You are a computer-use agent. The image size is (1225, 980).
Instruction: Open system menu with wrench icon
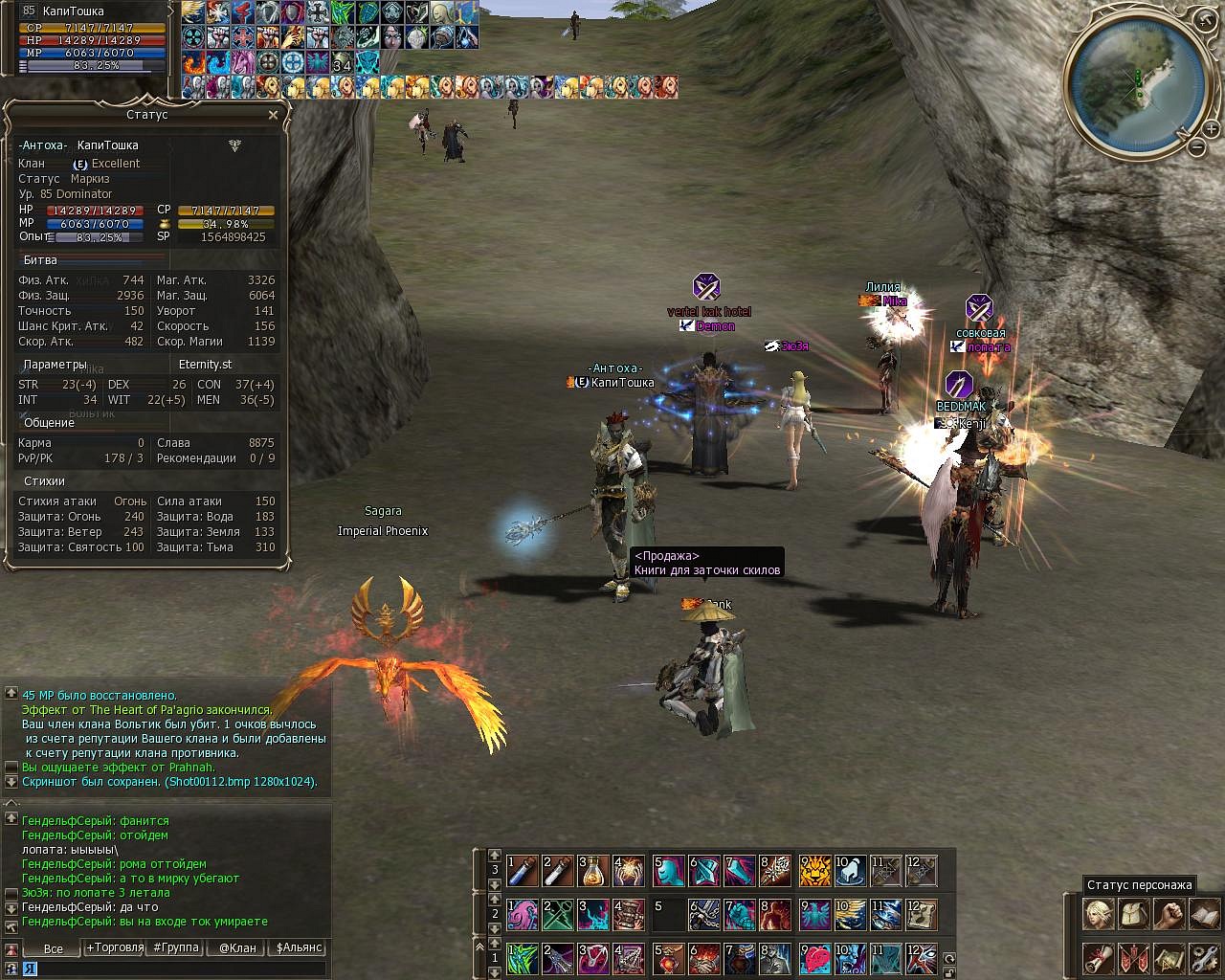click(1204, 957)
